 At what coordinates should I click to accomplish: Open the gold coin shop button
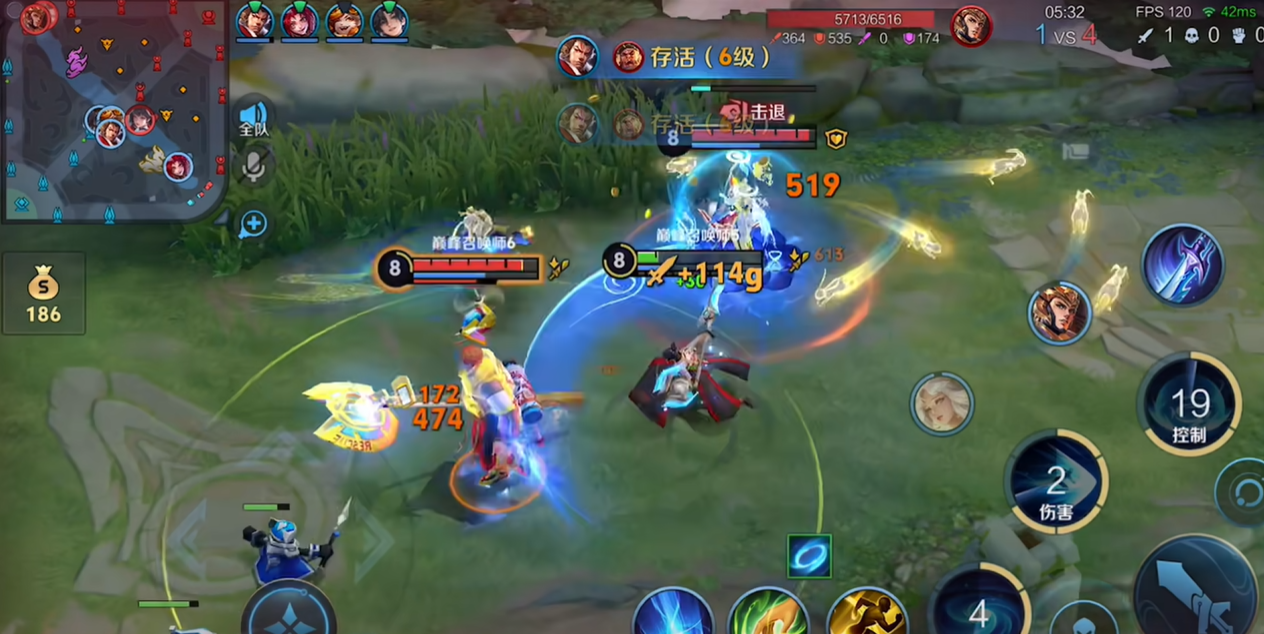coord(43,294)
